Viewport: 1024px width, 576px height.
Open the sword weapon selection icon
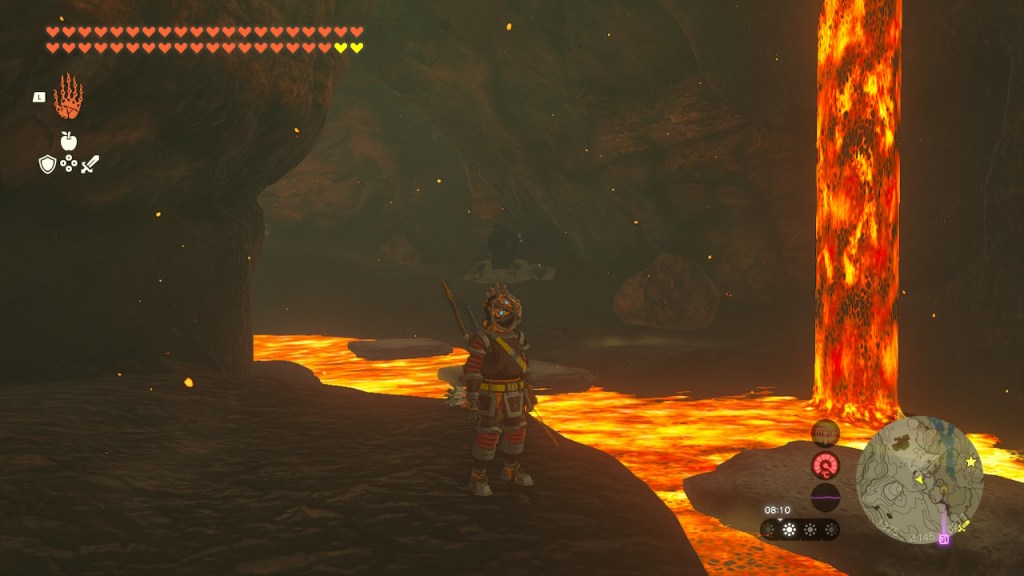90,164
